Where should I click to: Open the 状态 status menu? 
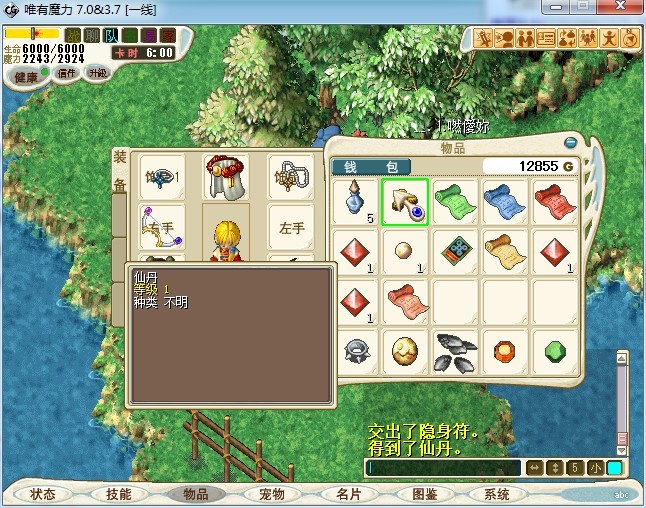tap(43, 494)
